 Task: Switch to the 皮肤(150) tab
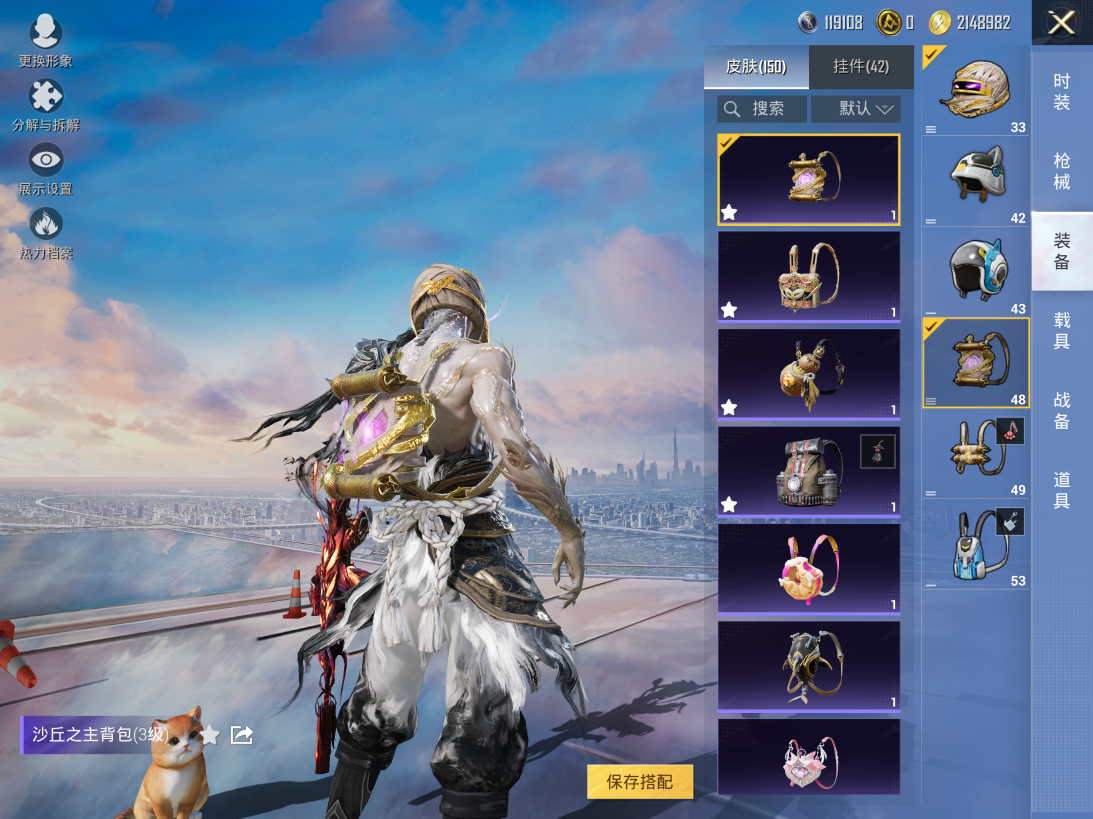pos(756,67)
